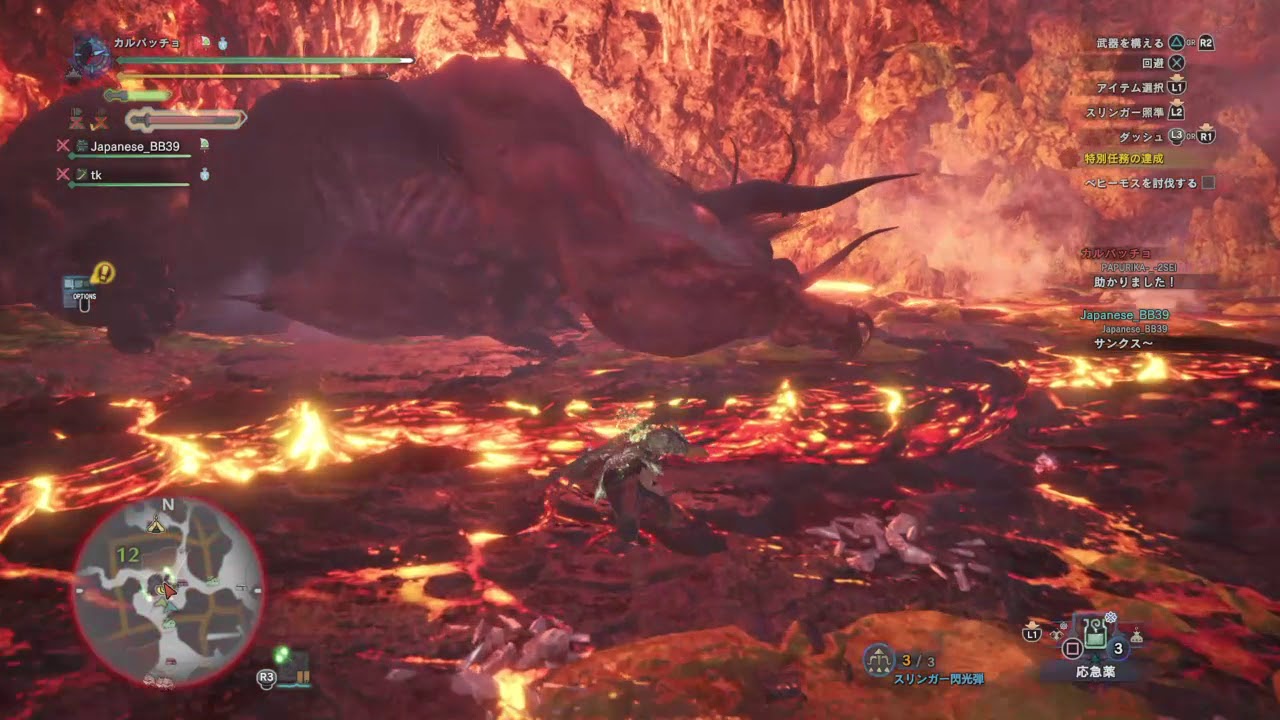Click the 助かりました！ chat message
The height and width of the screenshot is (720, 1280).
[x=1134, y=282]
